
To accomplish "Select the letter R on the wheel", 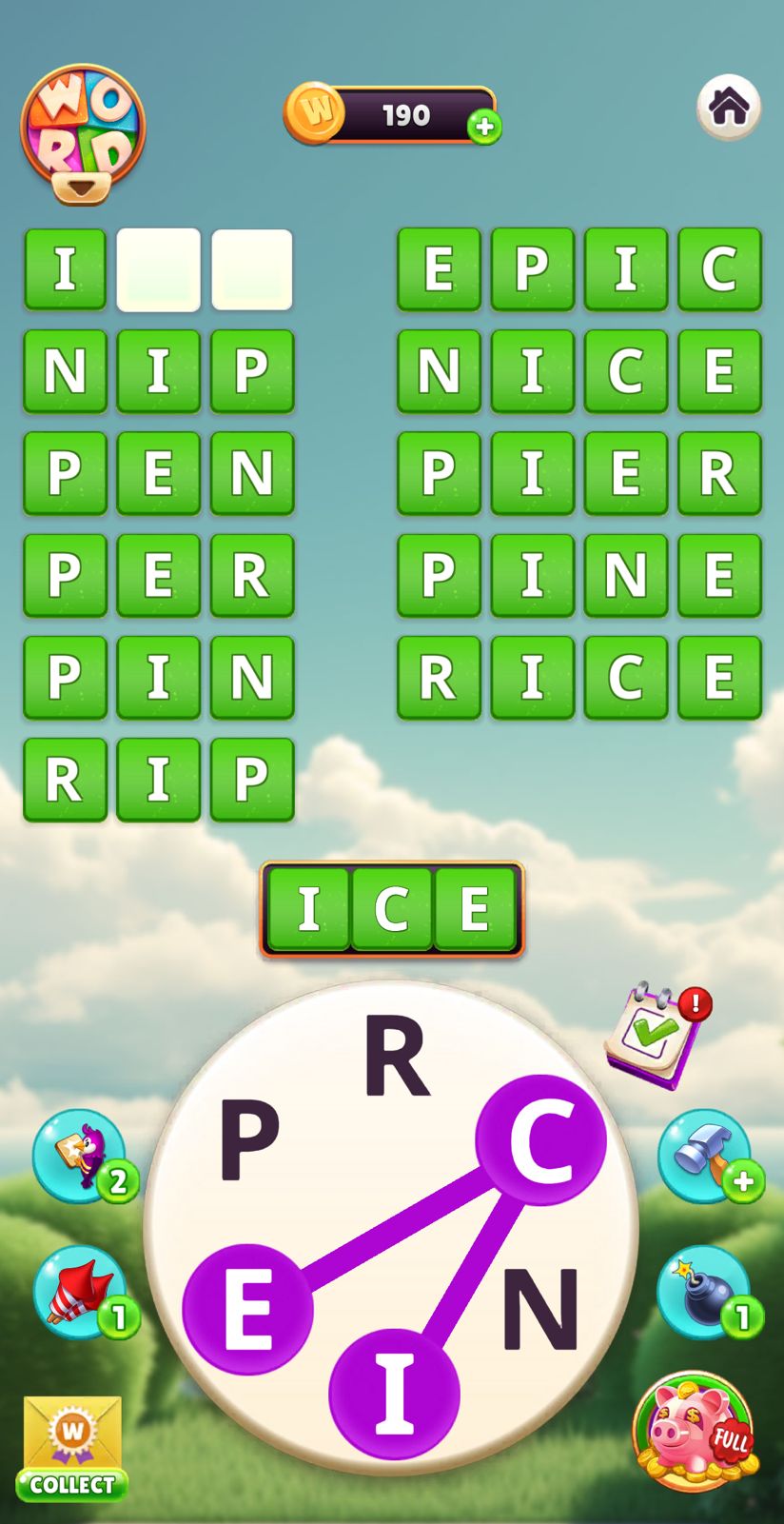I will pyautogui.click(x=397, y=1057).
